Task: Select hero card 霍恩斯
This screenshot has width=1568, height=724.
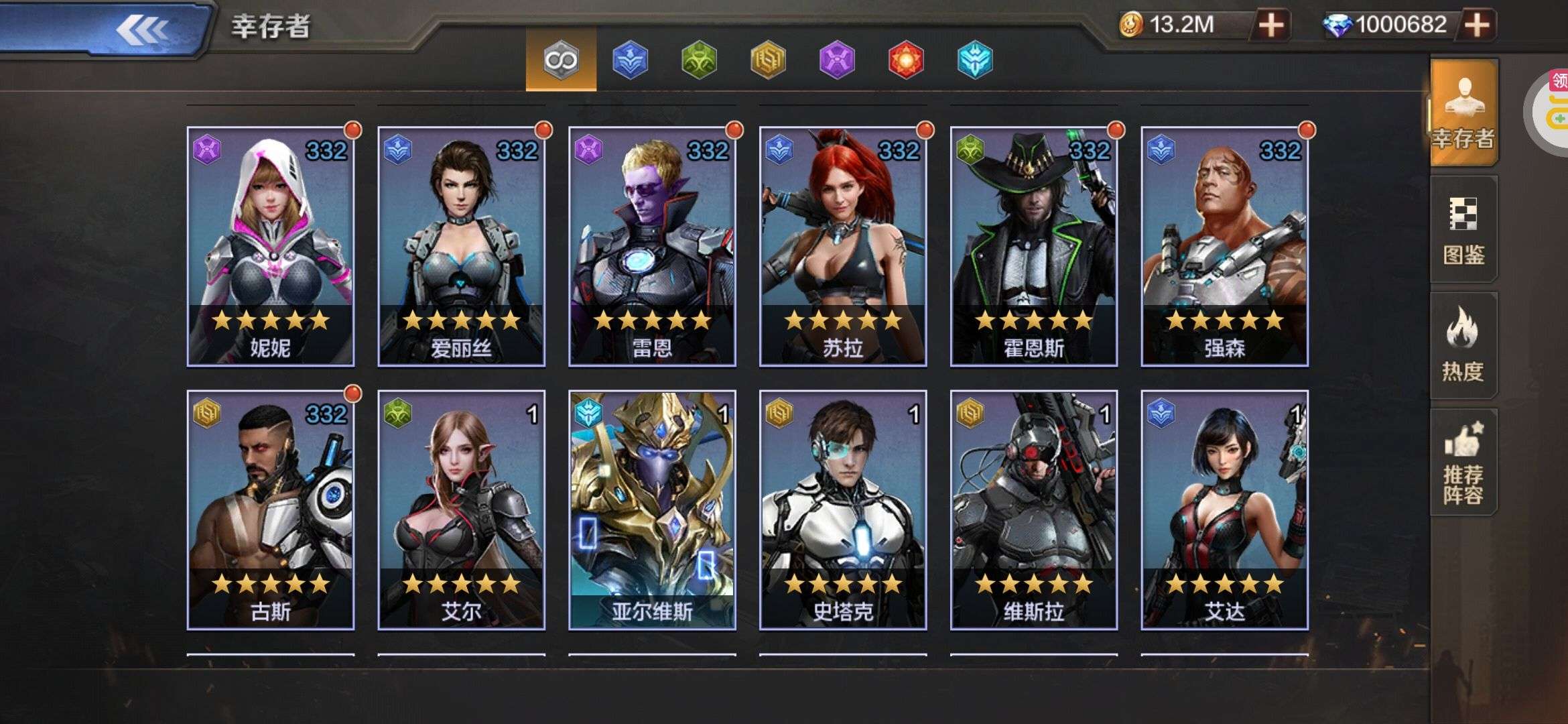Action: 1034,246
